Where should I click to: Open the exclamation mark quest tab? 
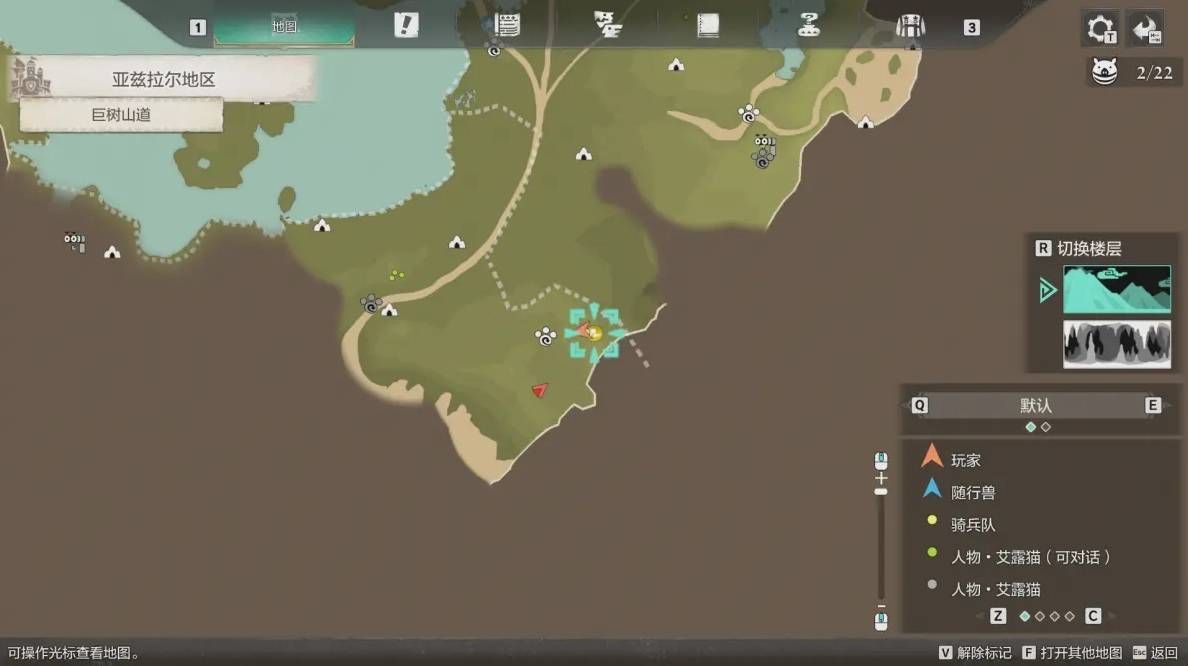tap(405, 26)
